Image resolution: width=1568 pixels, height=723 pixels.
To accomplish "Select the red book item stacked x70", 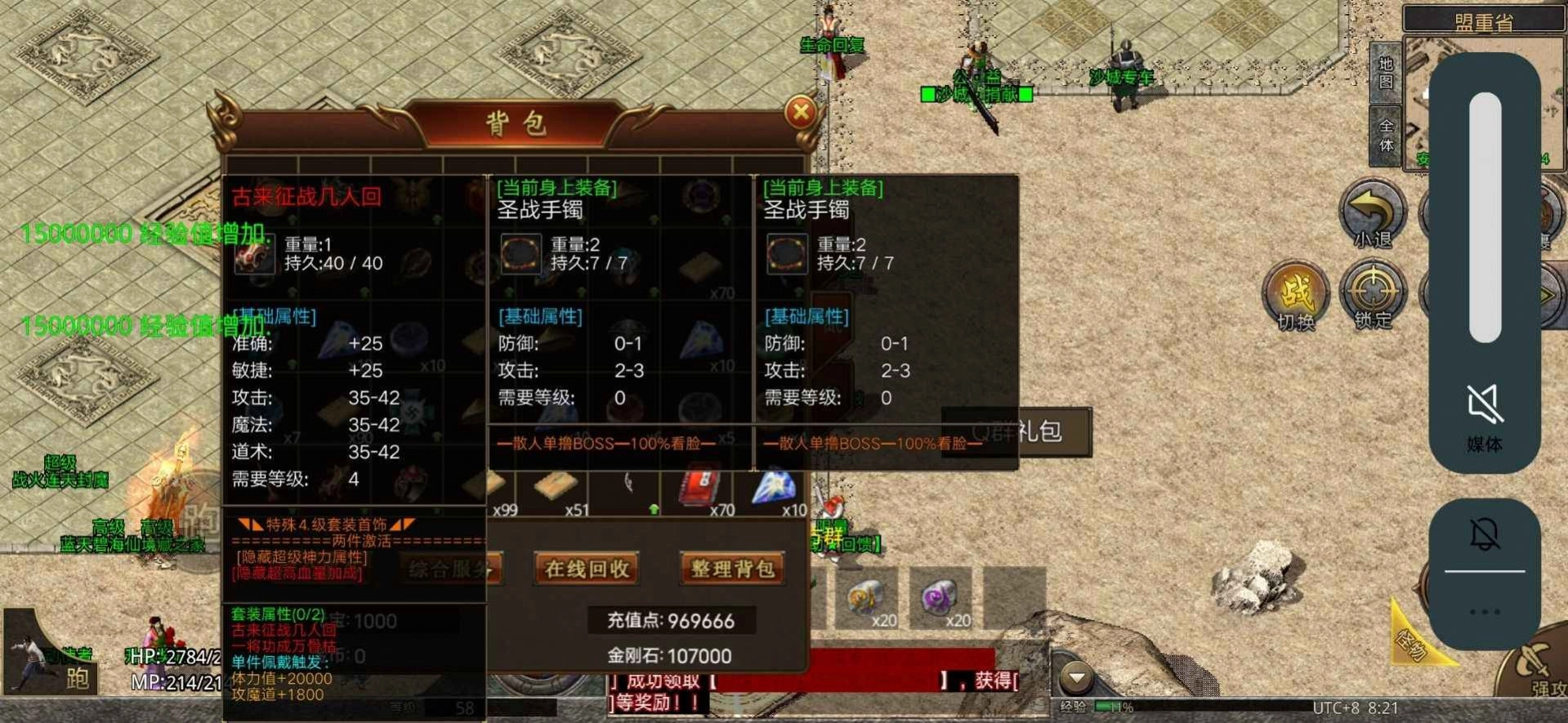I will click(x=696, y=489).
